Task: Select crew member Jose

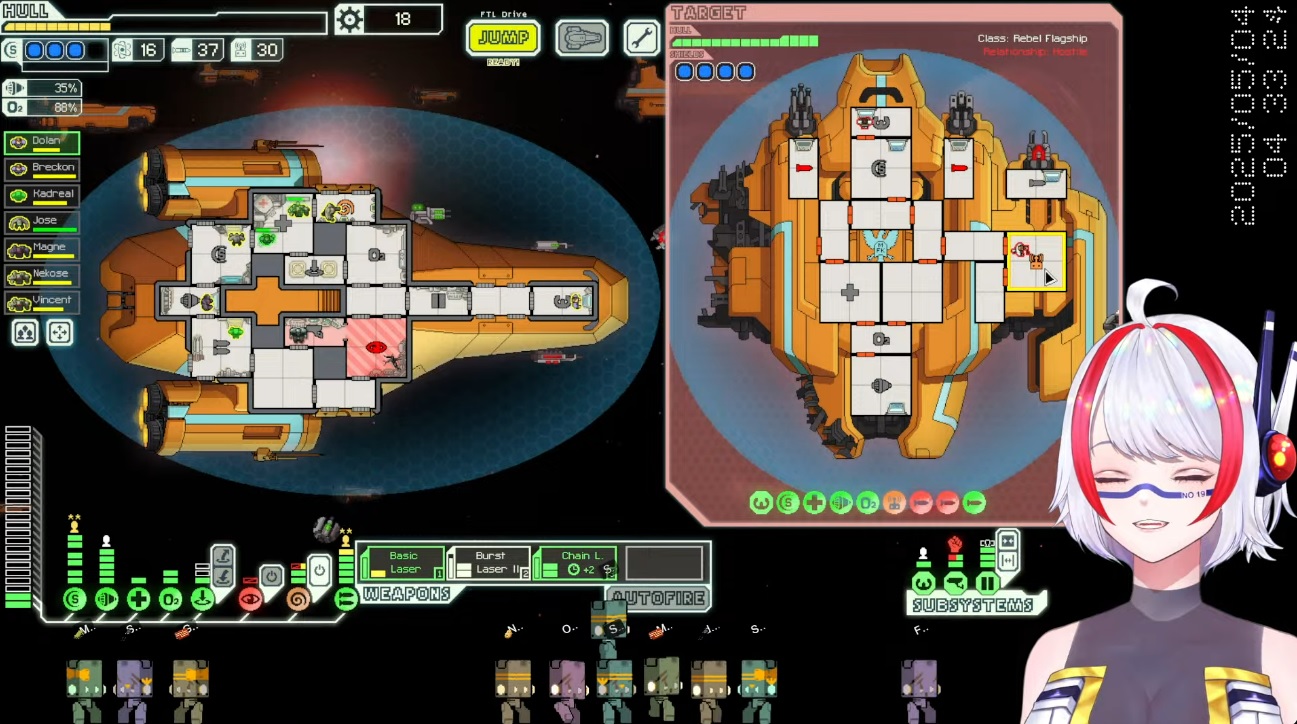Action: [42, 221]
